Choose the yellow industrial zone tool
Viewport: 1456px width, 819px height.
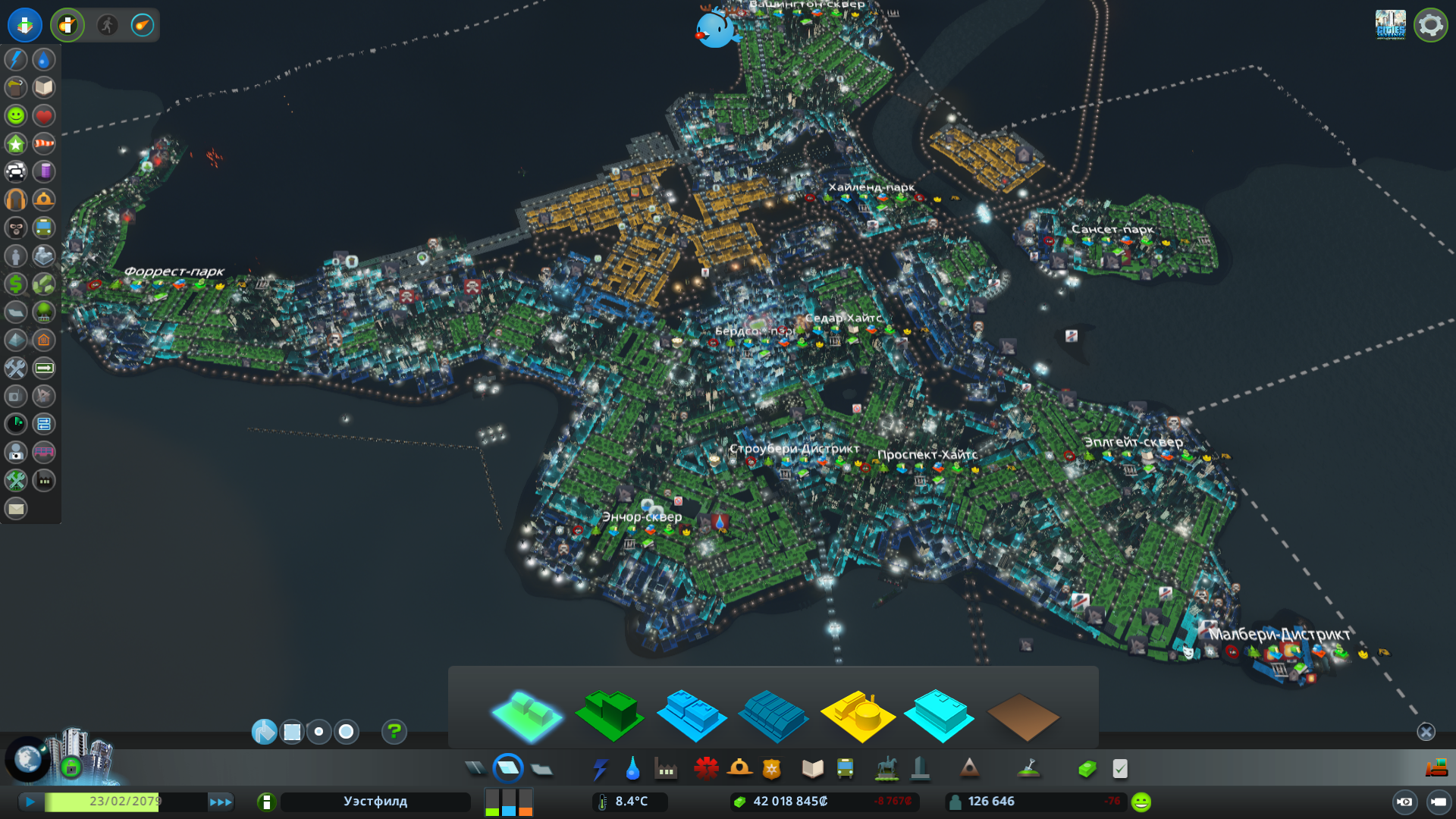858,714
